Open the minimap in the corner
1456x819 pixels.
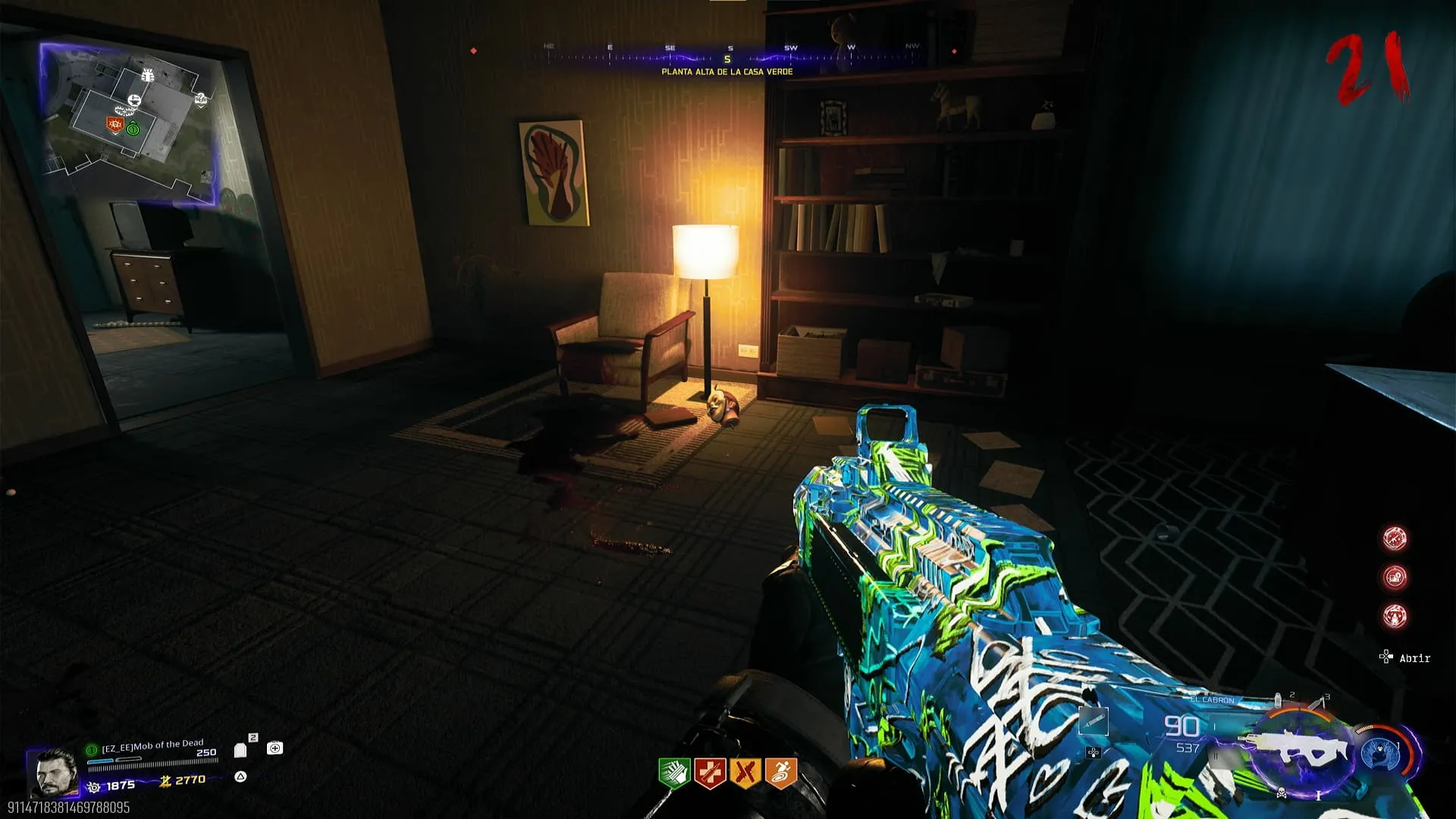click(129, 121)
